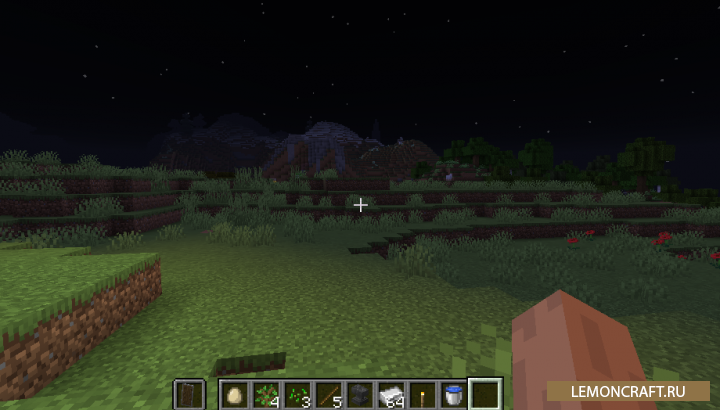Choose the green seeds stack of 3
The height and width of the screenshot is (410, 720).
297,394
